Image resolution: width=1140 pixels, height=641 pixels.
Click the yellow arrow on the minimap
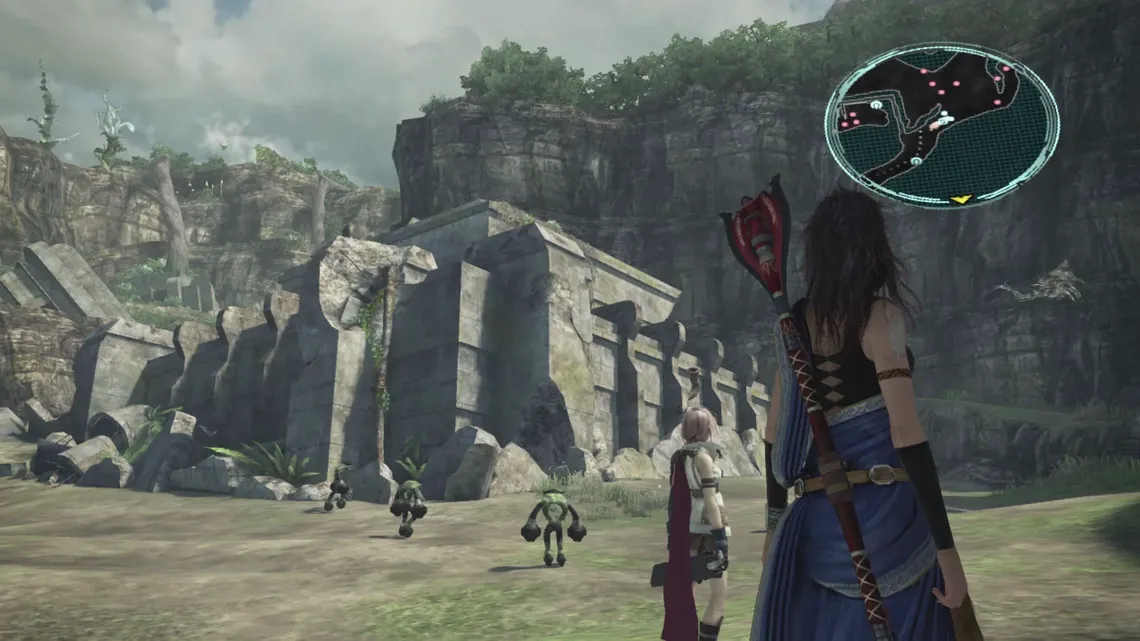pyautogui.click(x=961, y=199)
